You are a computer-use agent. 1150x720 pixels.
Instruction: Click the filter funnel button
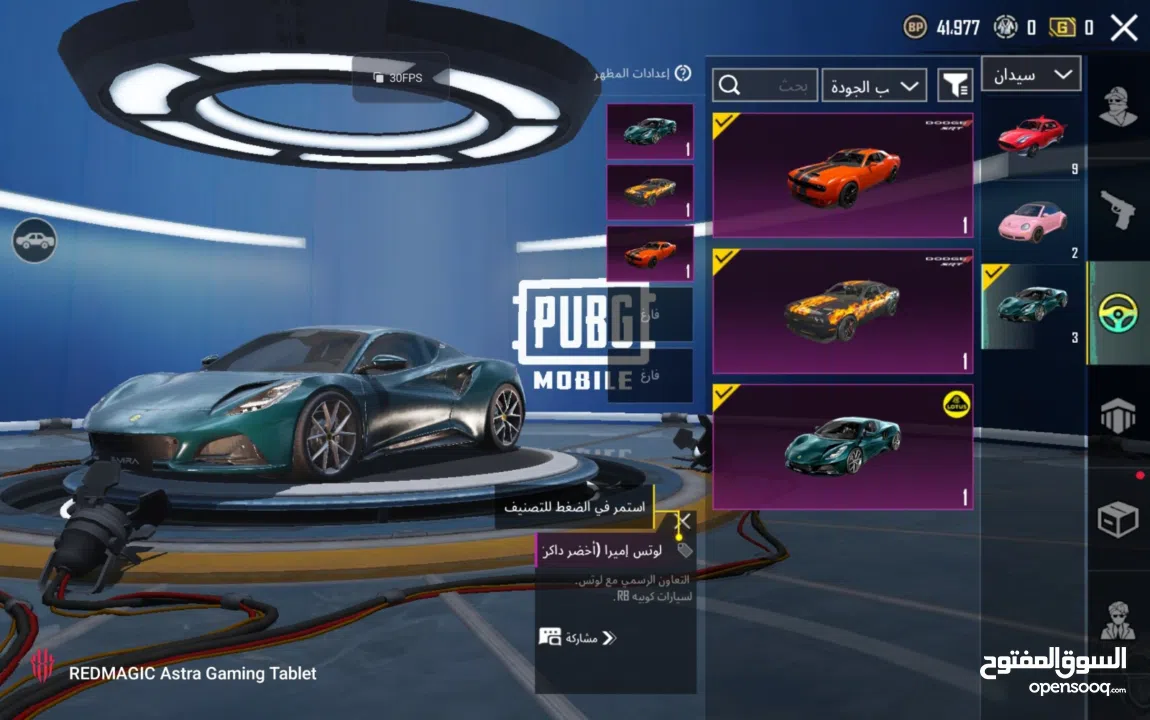pyautogui.click(x=955, y=86)
